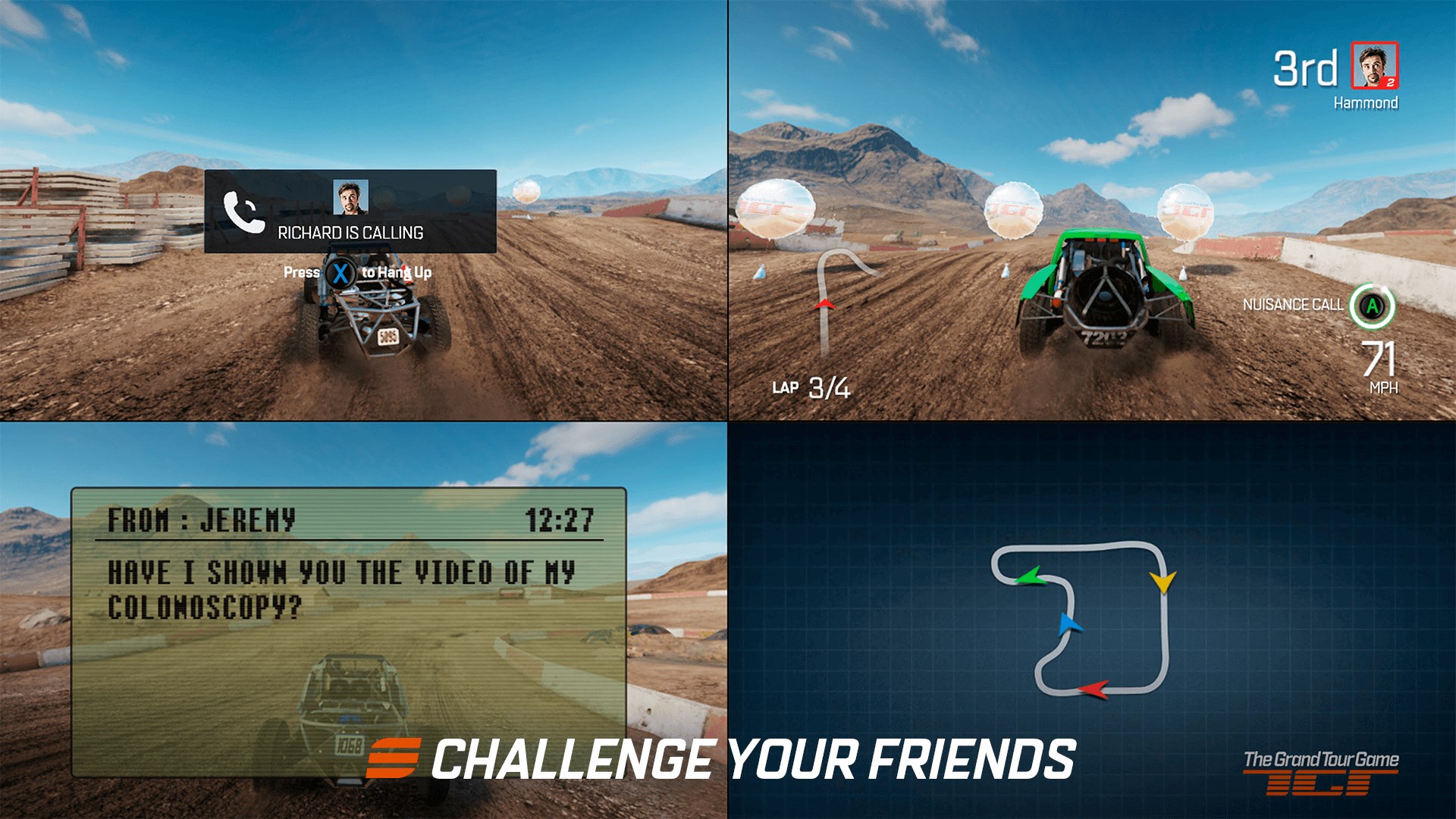Image resolution: width=1456 pixels, height=819 pixels.
Task: Click to Hang Up the call
Action: [398, 271]
